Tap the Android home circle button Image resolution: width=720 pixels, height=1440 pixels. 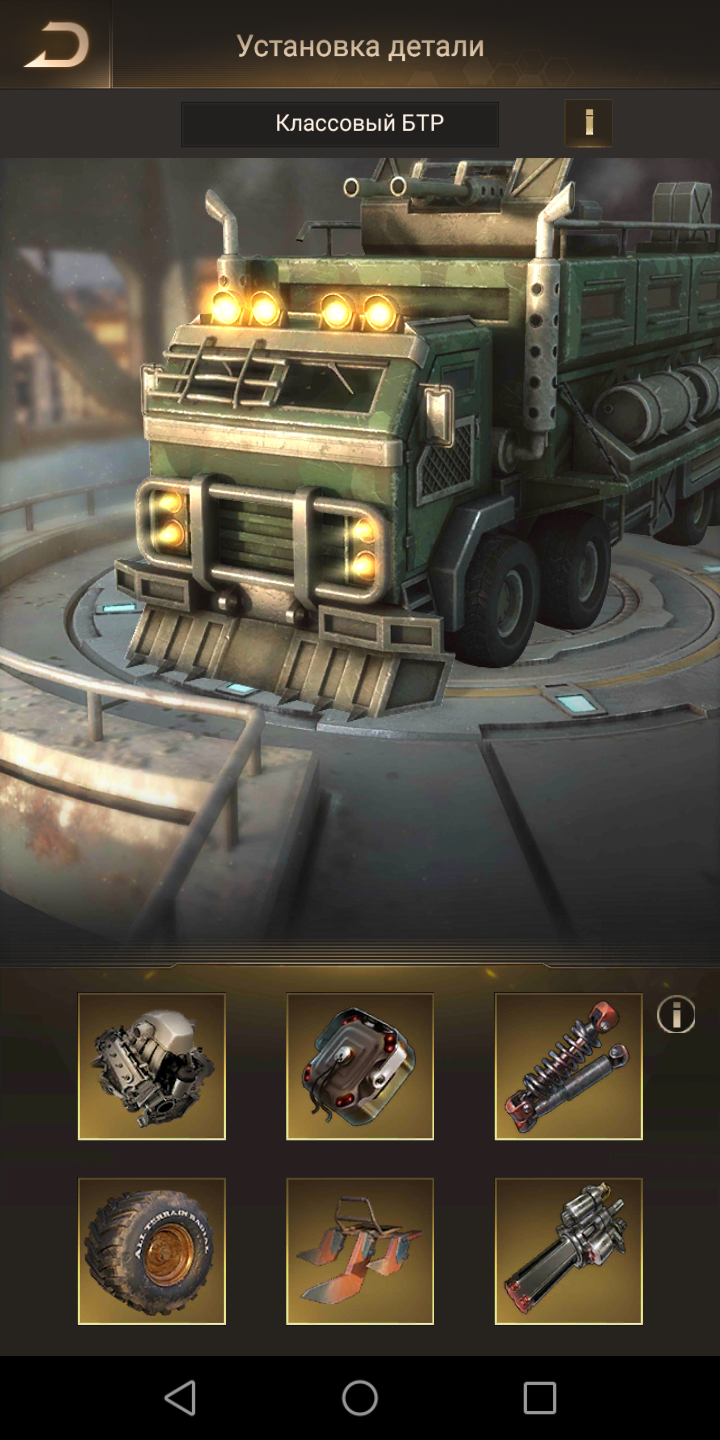(x=360, y=1398)
